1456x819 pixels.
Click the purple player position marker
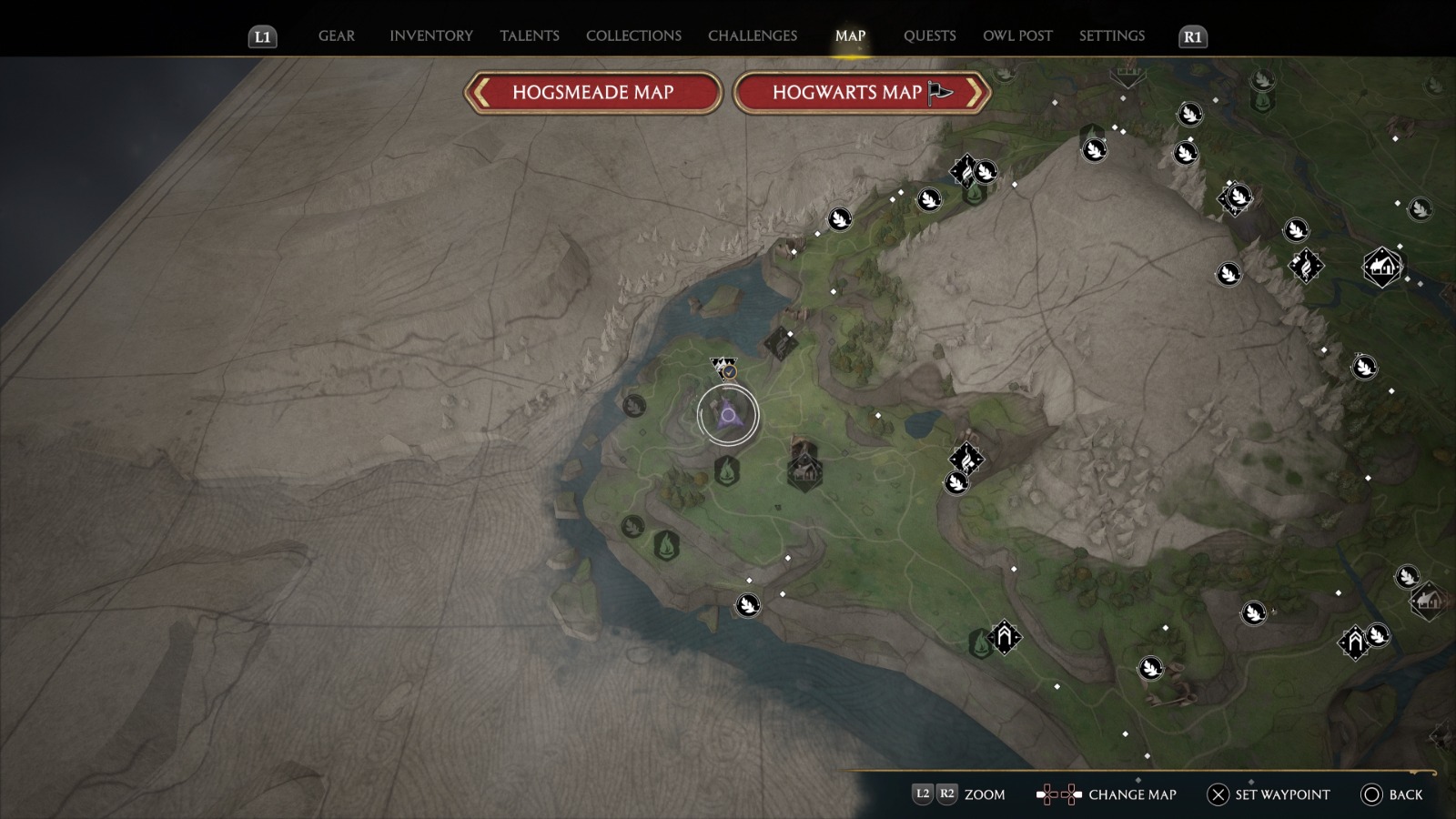(x=728, y=415)
